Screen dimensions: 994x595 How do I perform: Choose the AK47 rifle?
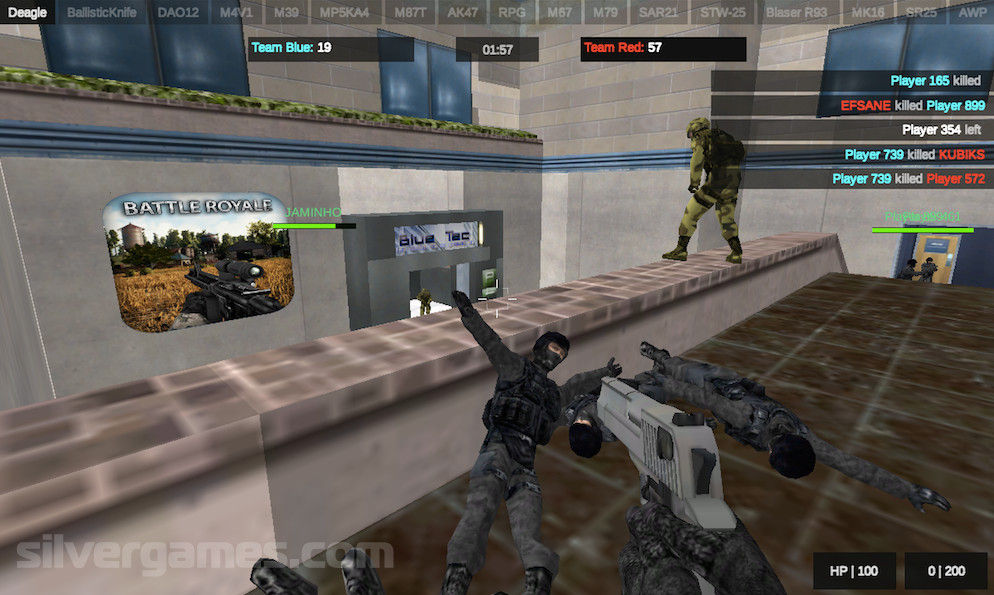click(464, 13)
